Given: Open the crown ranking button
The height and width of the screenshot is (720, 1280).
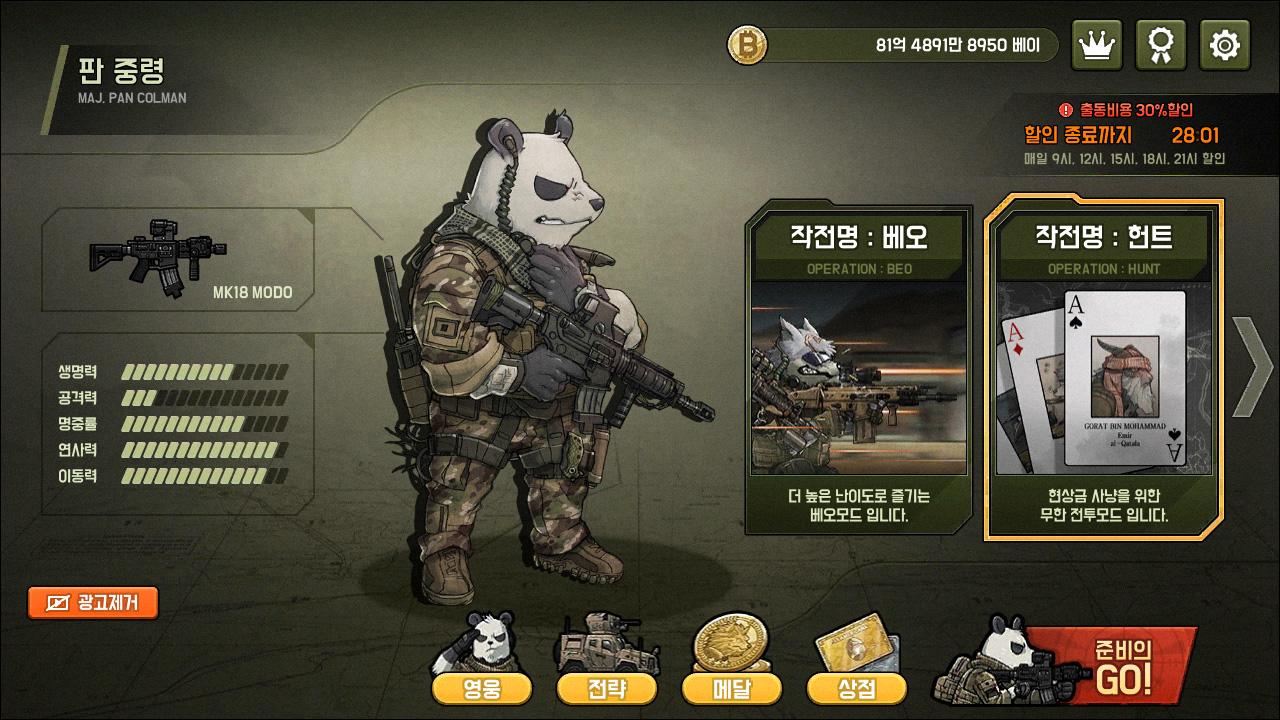Looking at the screenshot, I should pos(1096,45).
